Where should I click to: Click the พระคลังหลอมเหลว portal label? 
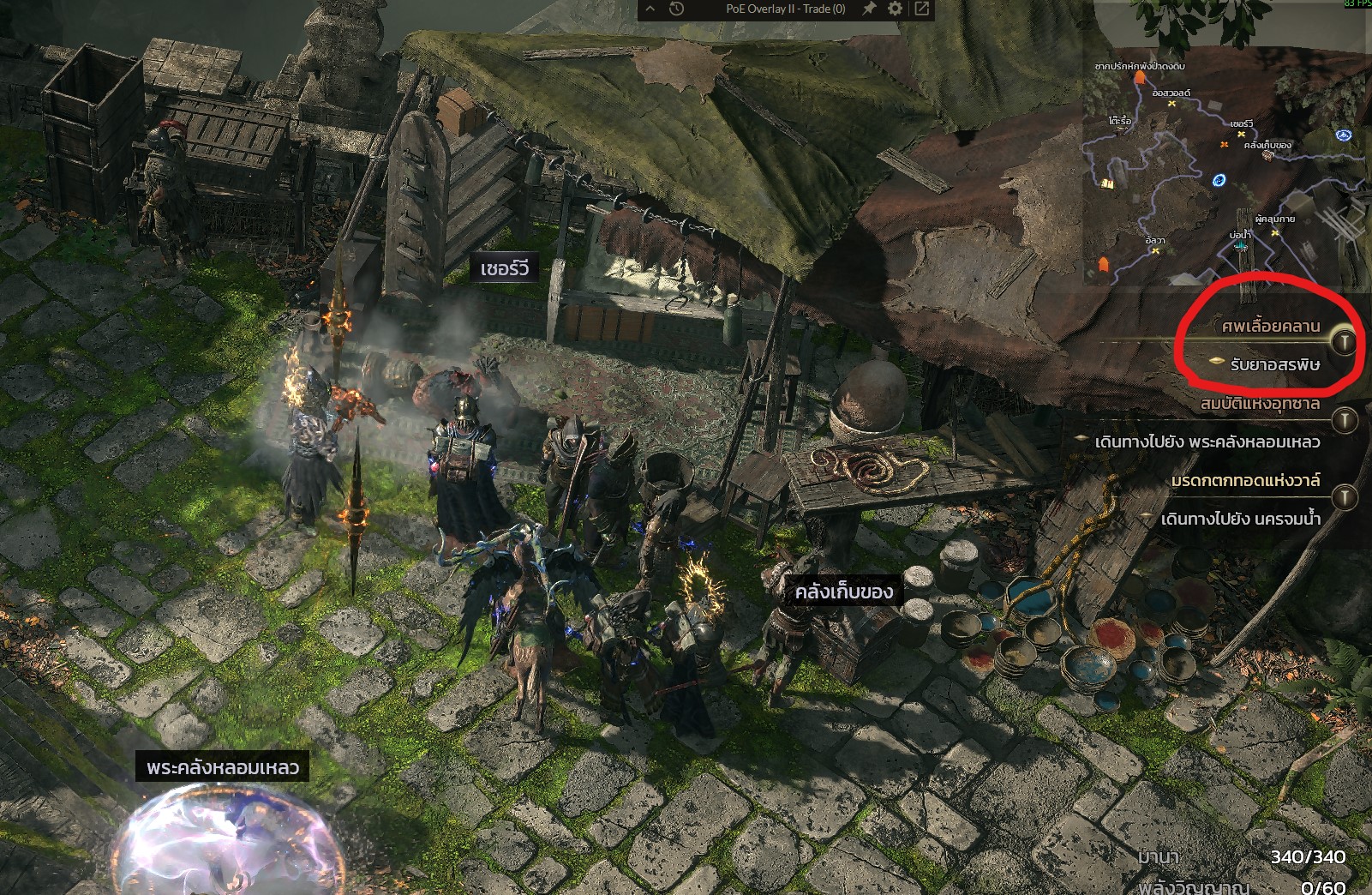point(222,767)
